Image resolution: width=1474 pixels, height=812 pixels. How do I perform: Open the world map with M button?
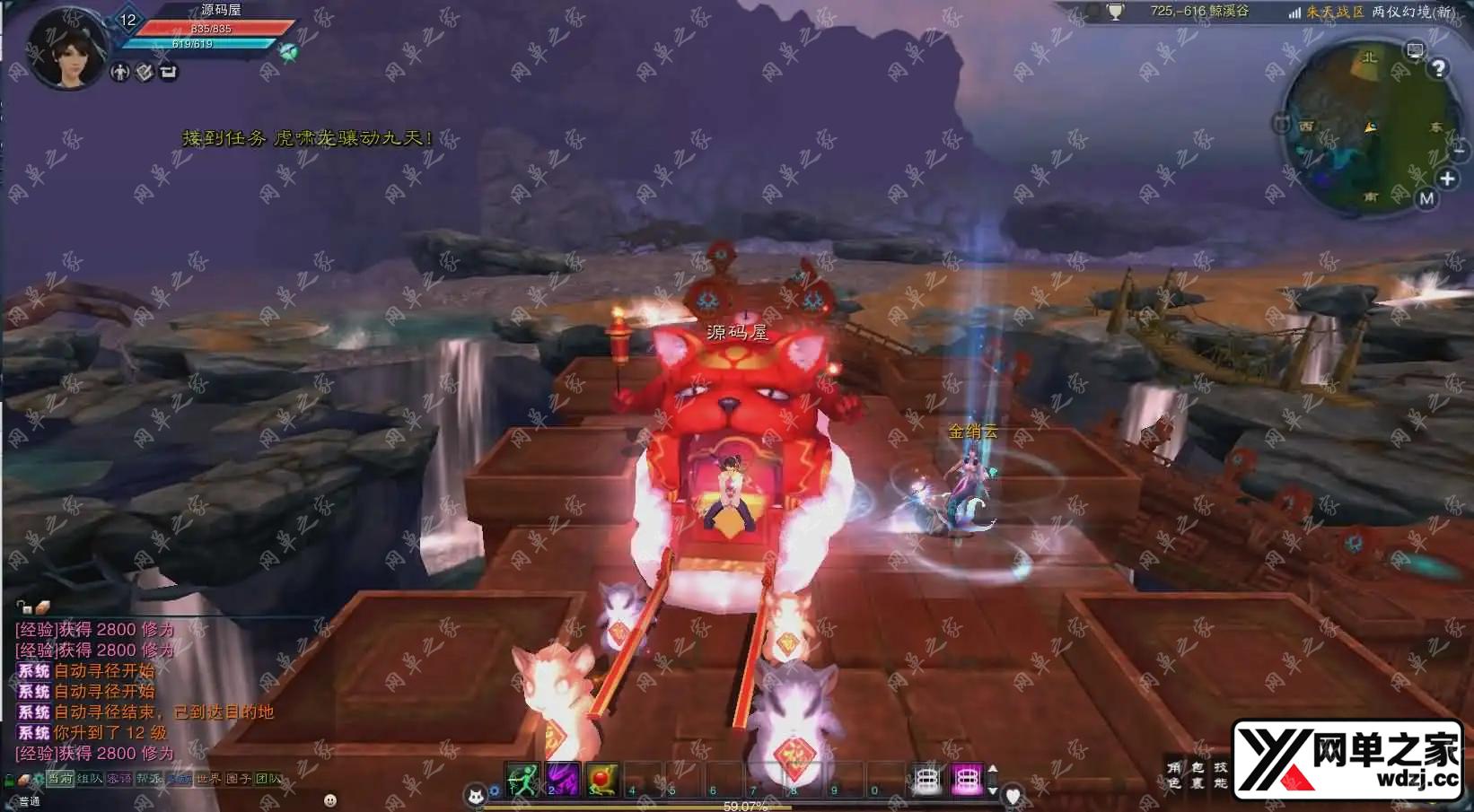pos(1426,199)
